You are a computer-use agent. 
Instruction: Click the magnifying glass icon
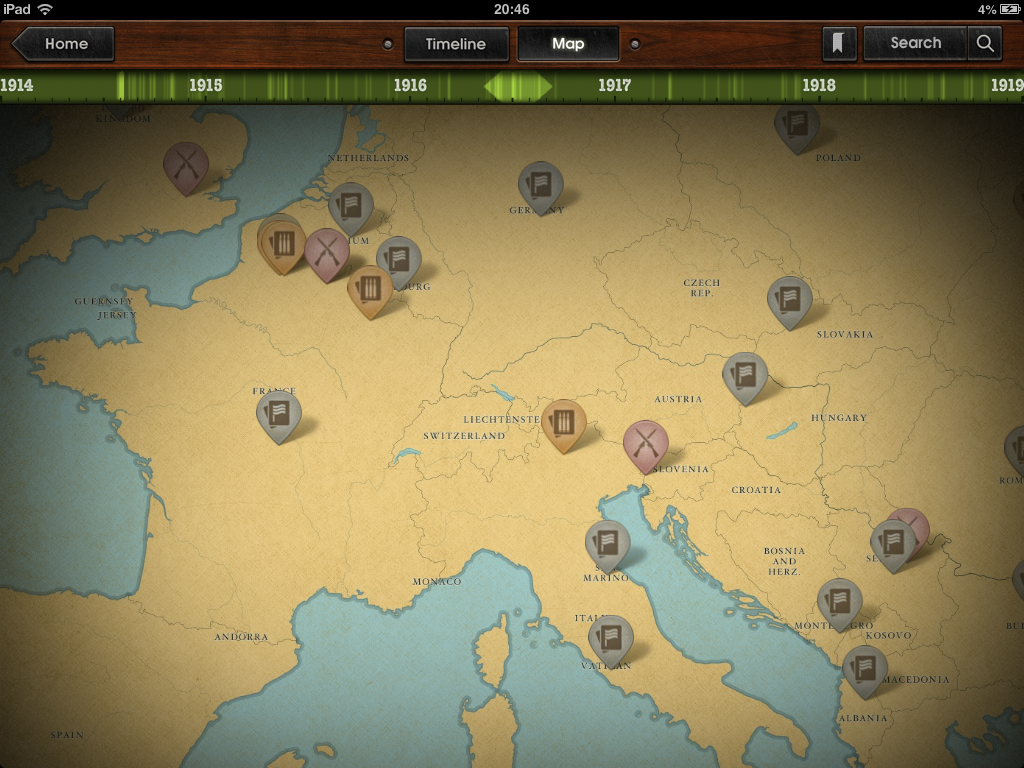click(985, 44)
